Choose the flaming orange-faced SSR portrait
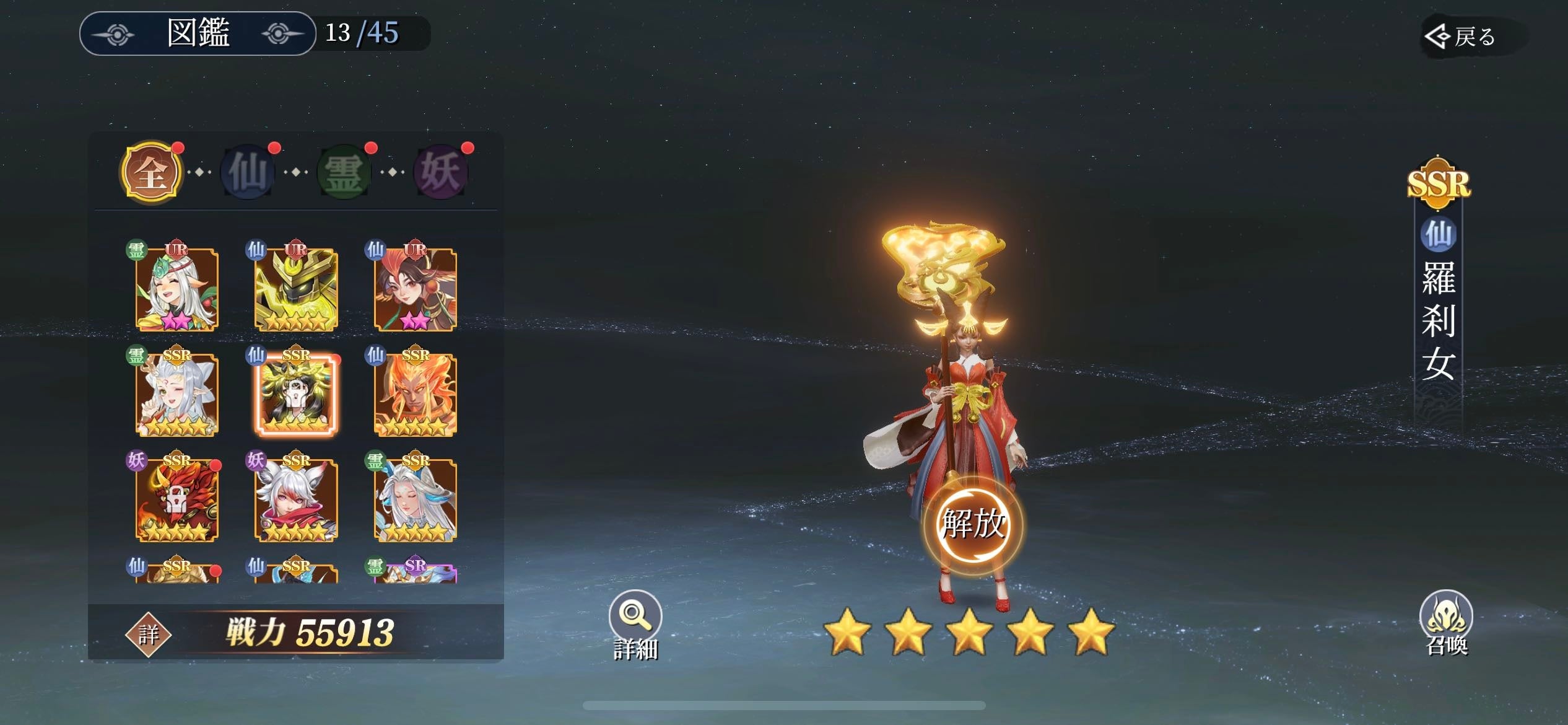This screenshot has height=725, width=1568. (x=416, y=395)
